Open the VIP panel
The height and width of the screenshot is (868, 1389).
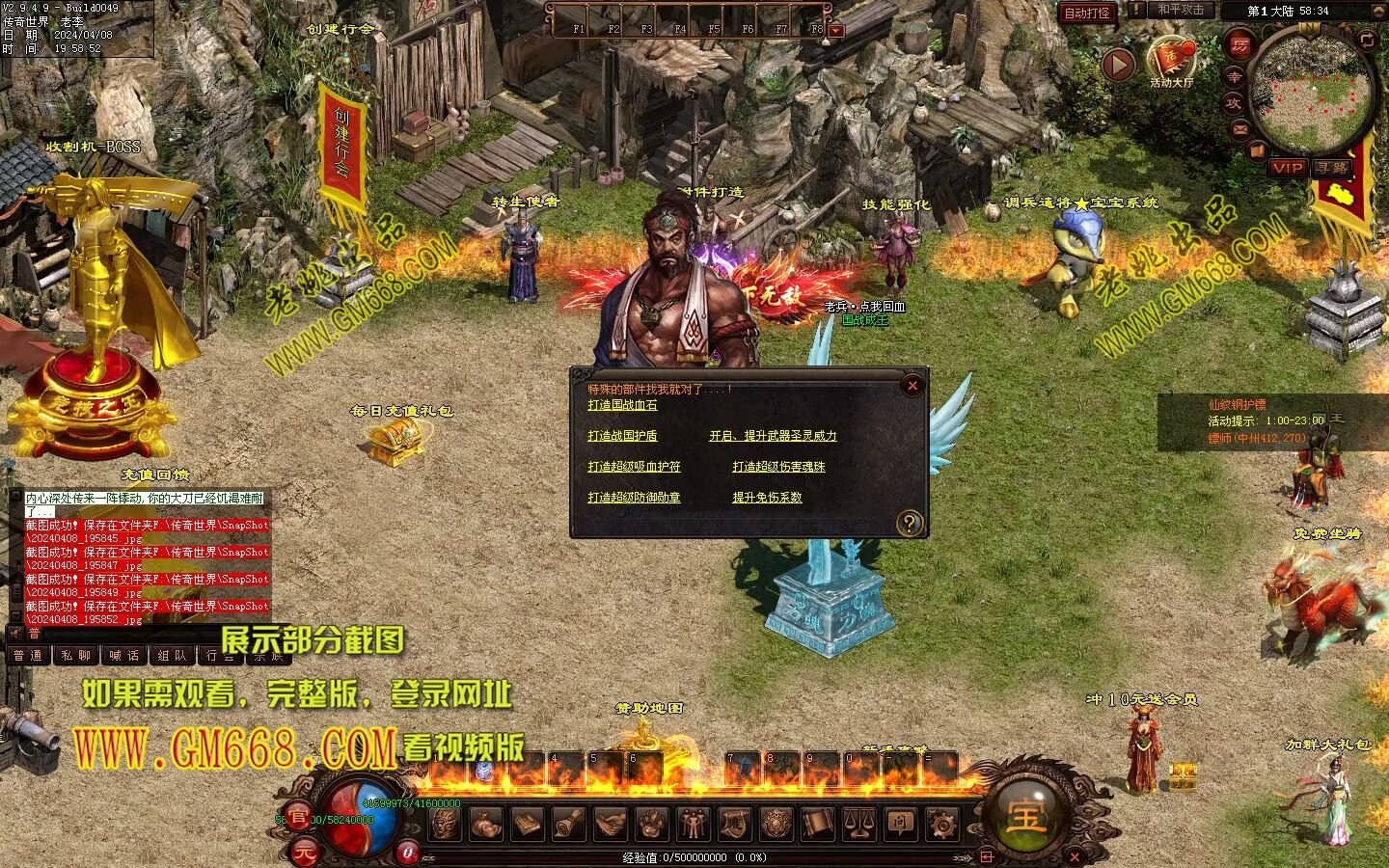tap(1288, 168)
